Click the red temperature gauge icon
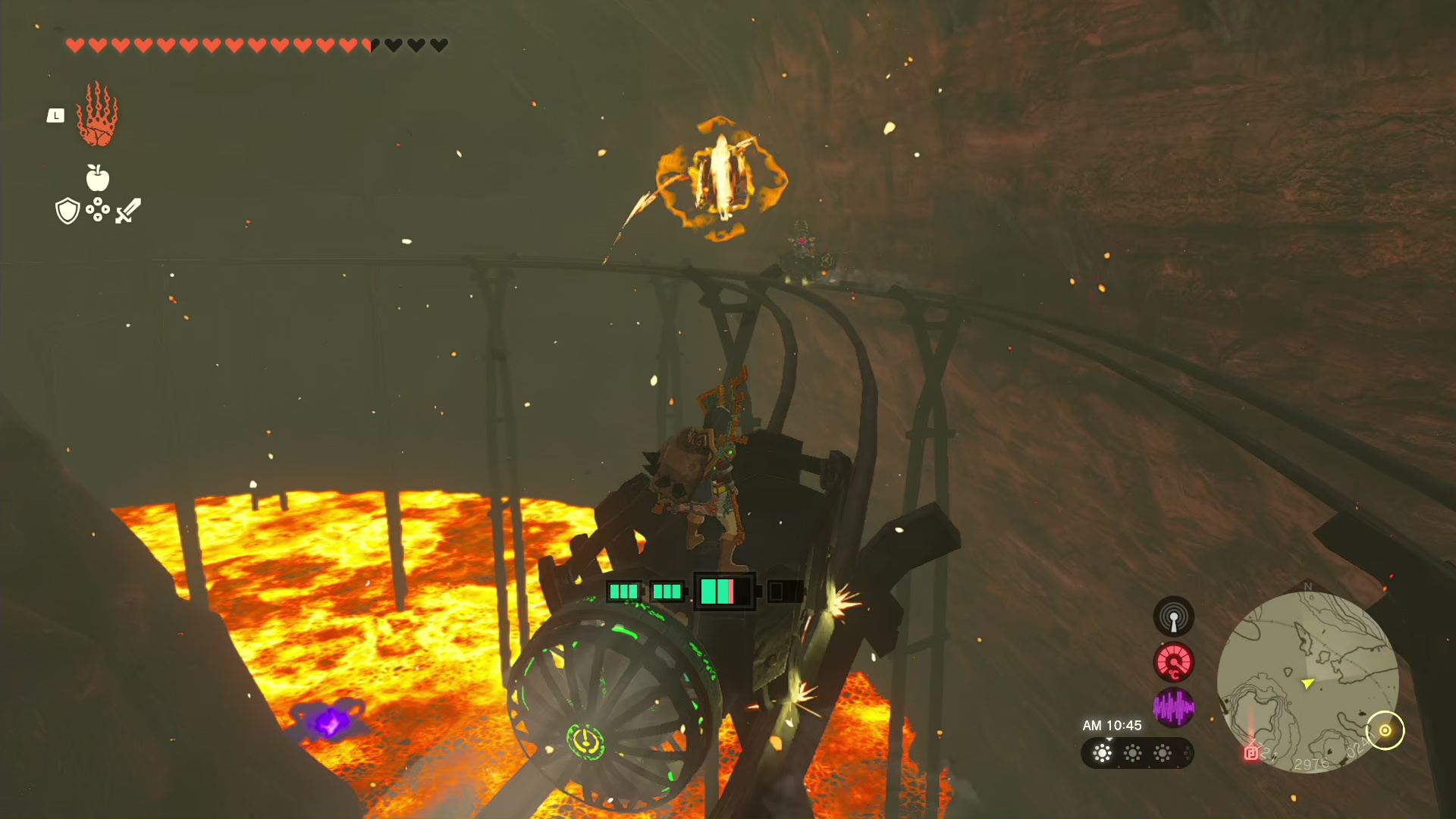1456x819 pixels. tap(1173, 662)
